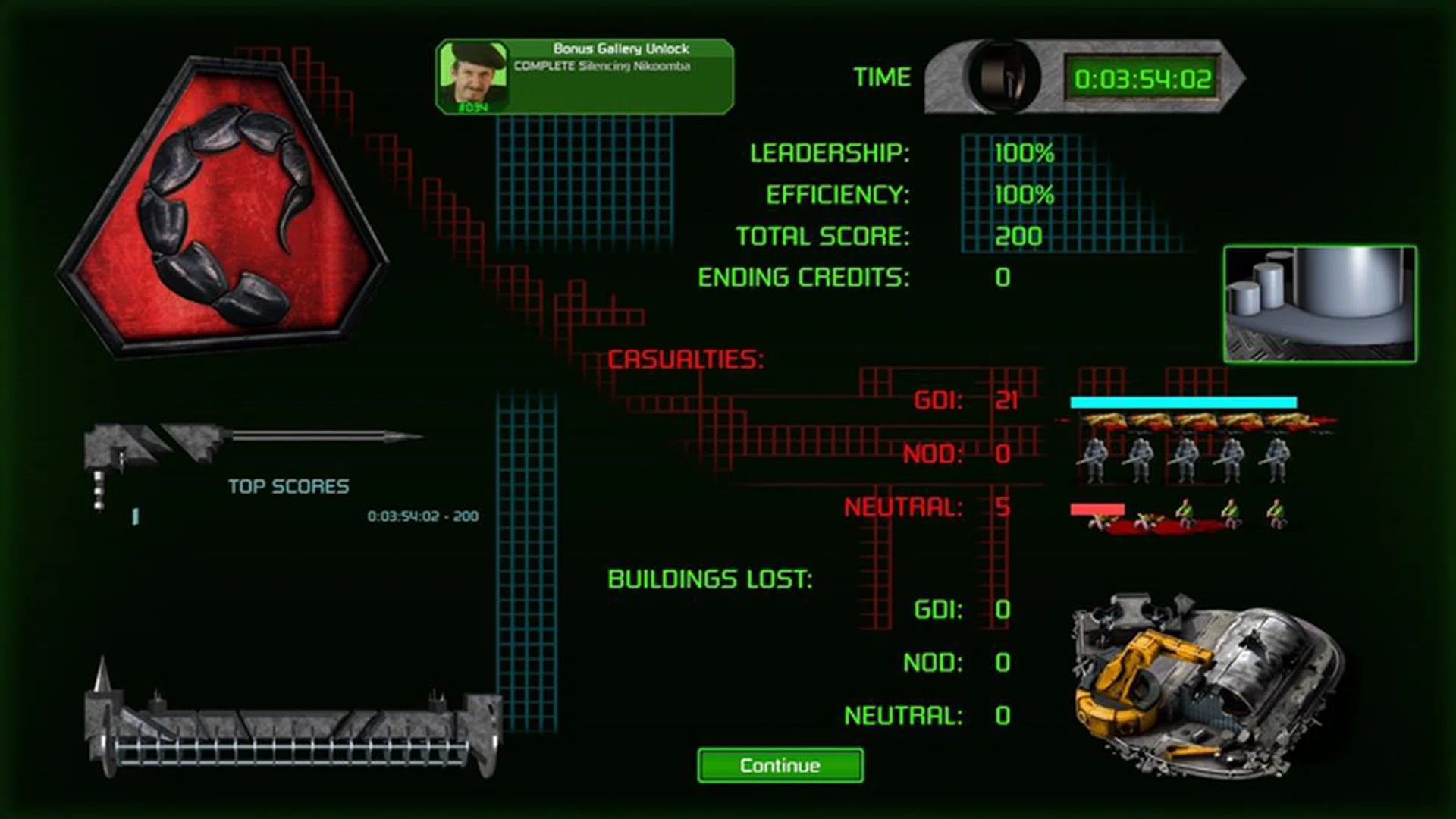Select the top score entry 0:03:54:02
Image resolution: width=1456 pixels, height=819 pixels.
[x=422, y=516]
